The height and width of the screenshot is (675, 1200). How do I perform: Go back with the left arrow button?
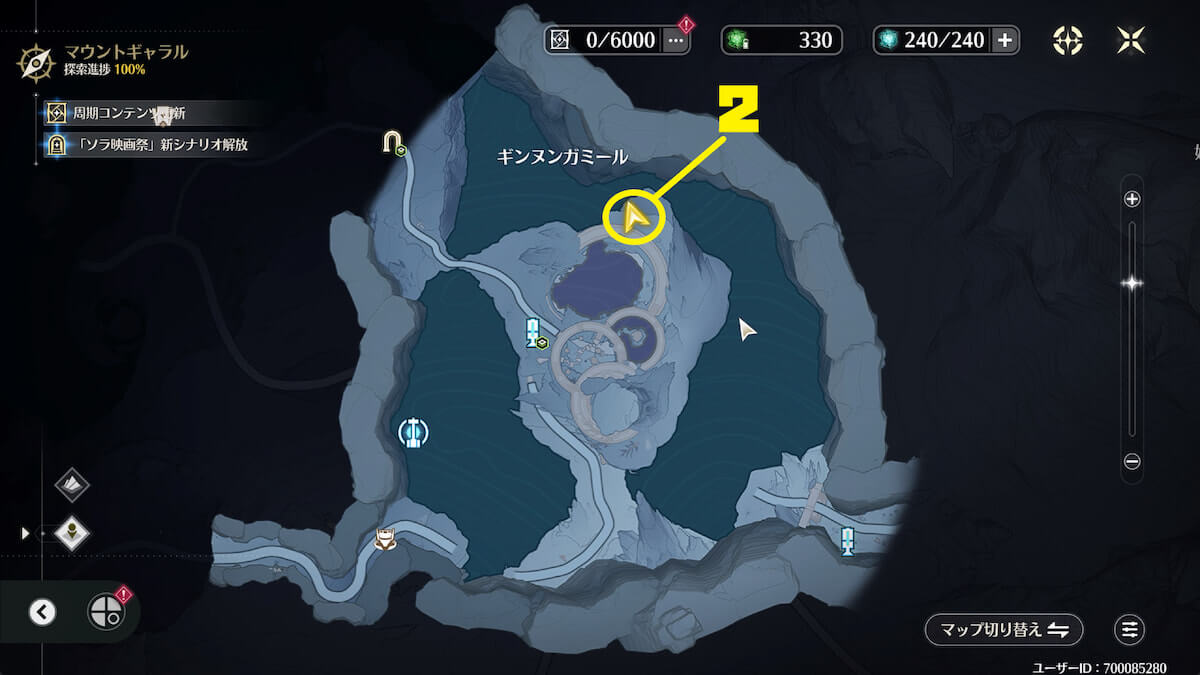[x=42, y=611]
